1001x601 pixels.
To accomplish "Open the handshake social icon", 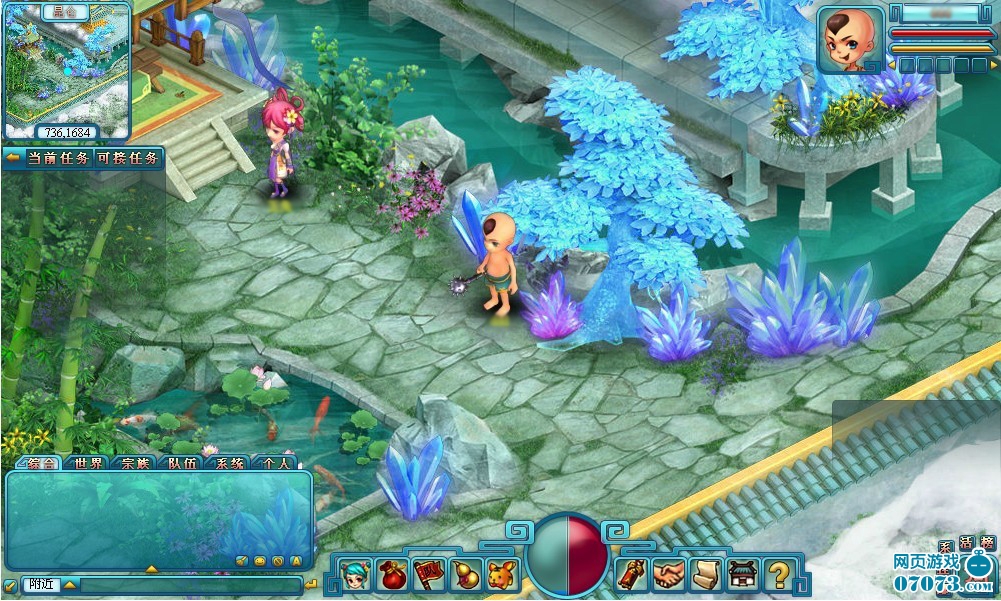I will pos(670,574).
